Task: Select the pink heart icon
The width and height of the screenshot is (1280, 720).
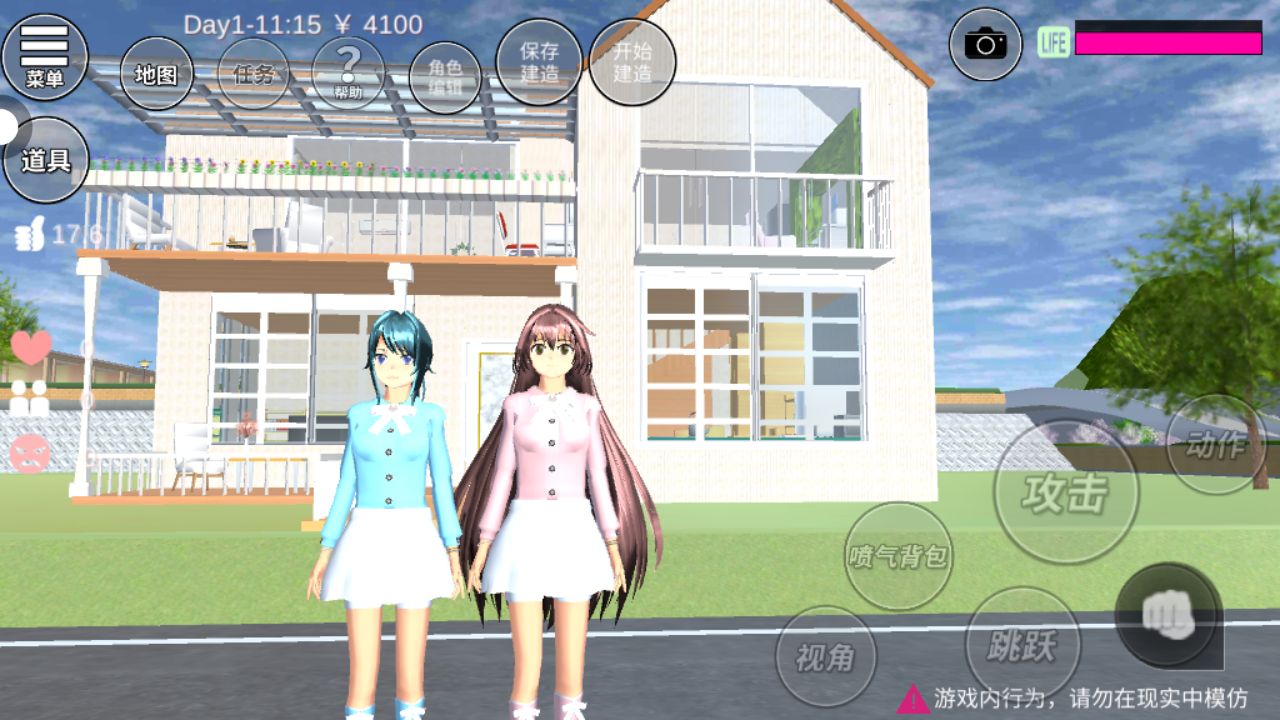Action: 31,348
